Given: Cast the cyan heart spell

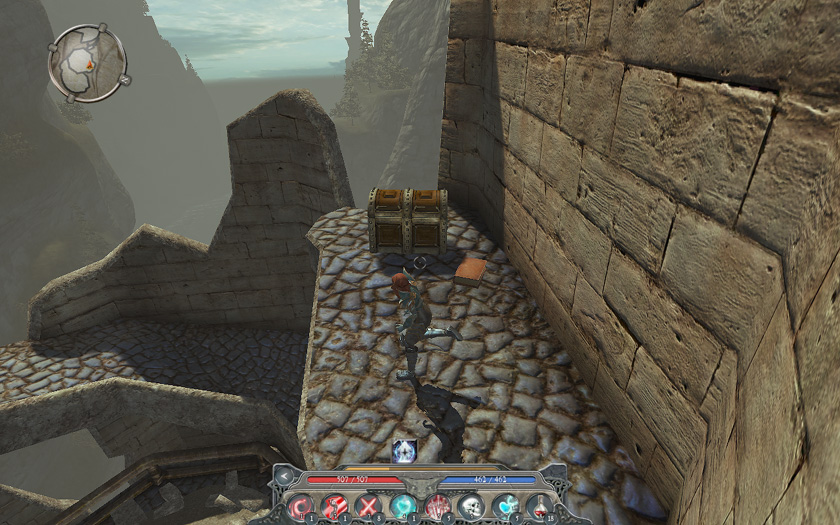Looking at the screenshot, I should click(505, 507).
